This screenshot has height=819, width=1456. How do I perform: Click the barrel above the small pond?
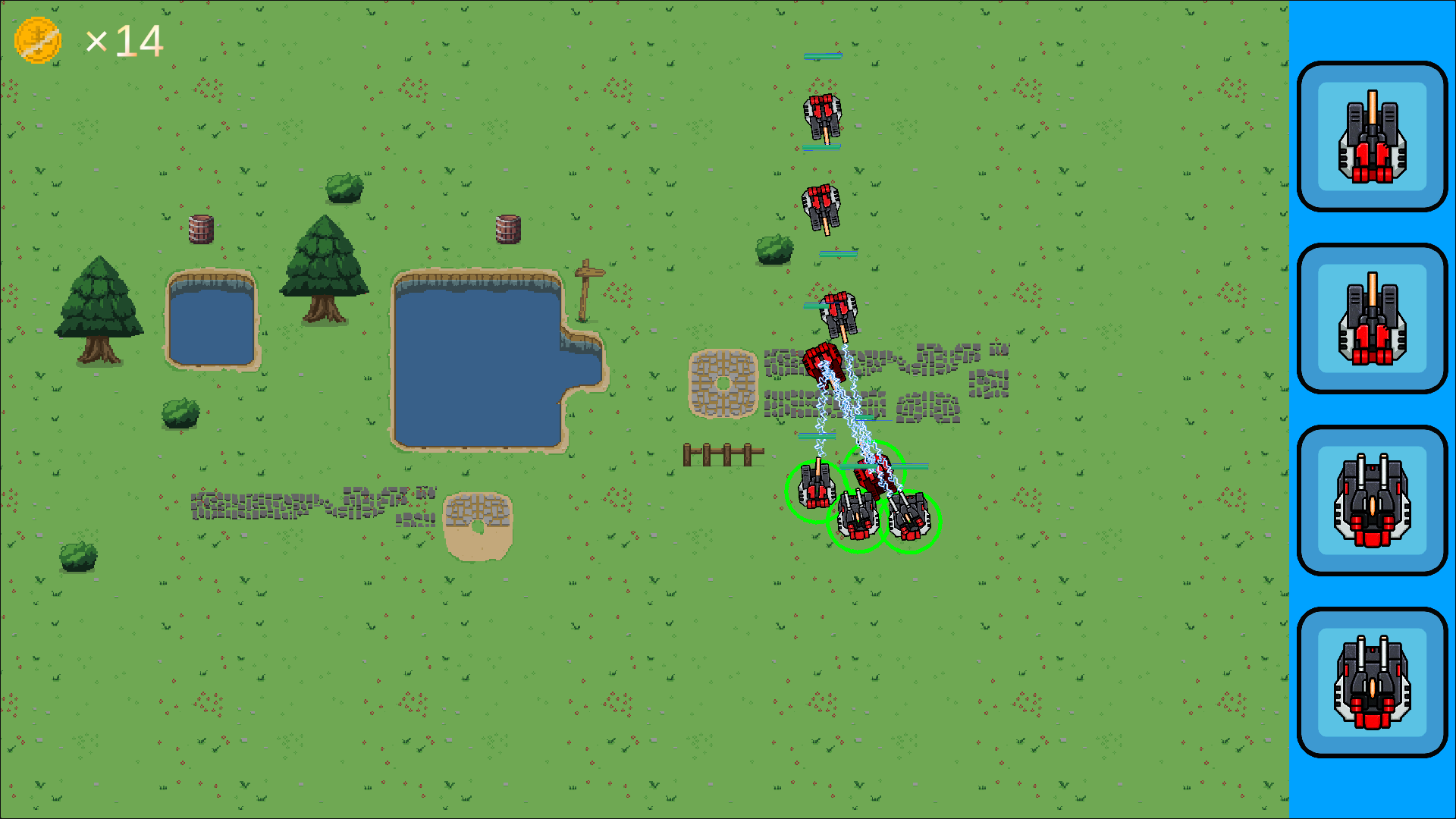199,227
